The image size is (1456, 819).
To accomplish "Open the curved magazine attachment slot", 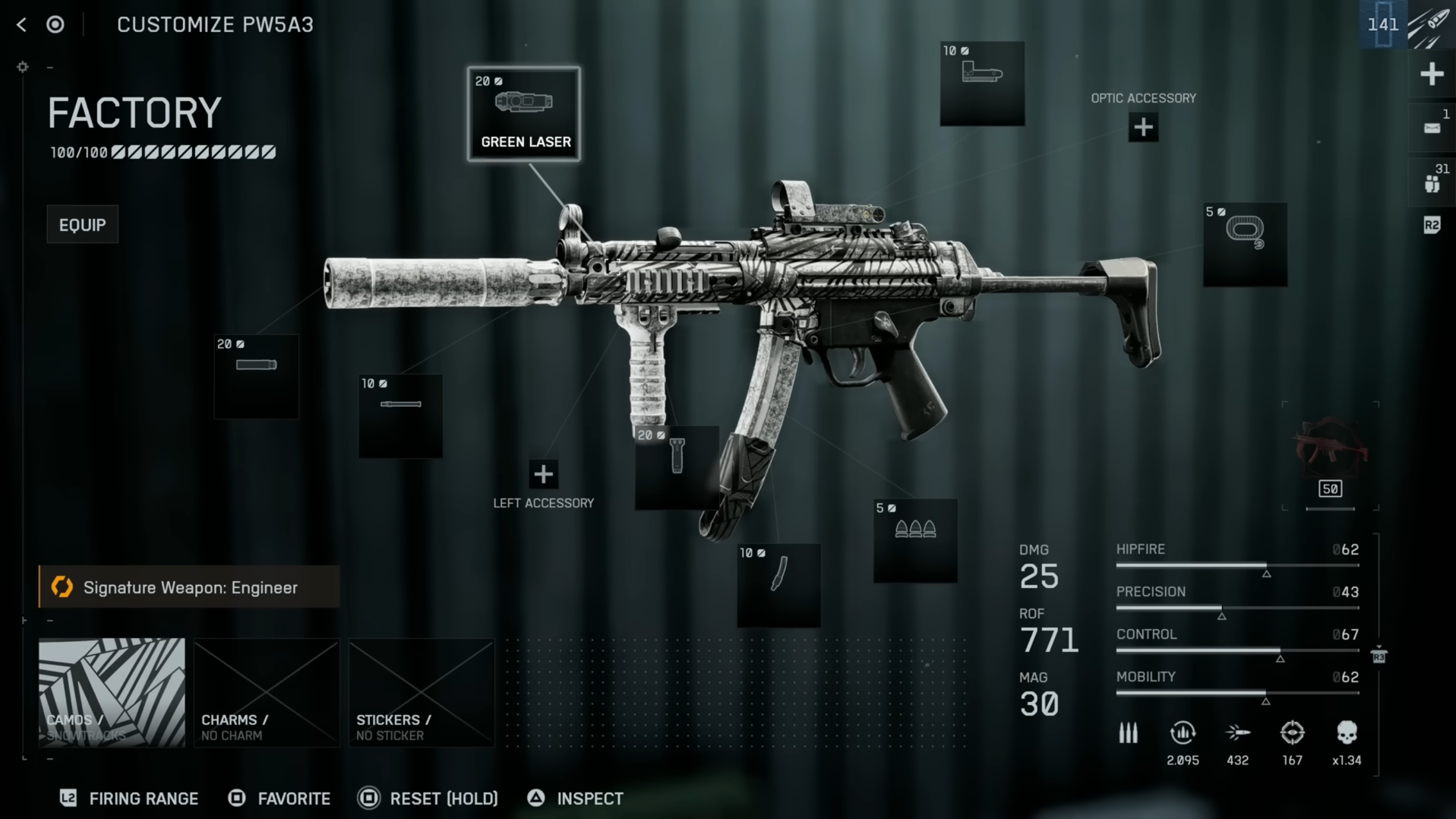I will tap(779, 585).
